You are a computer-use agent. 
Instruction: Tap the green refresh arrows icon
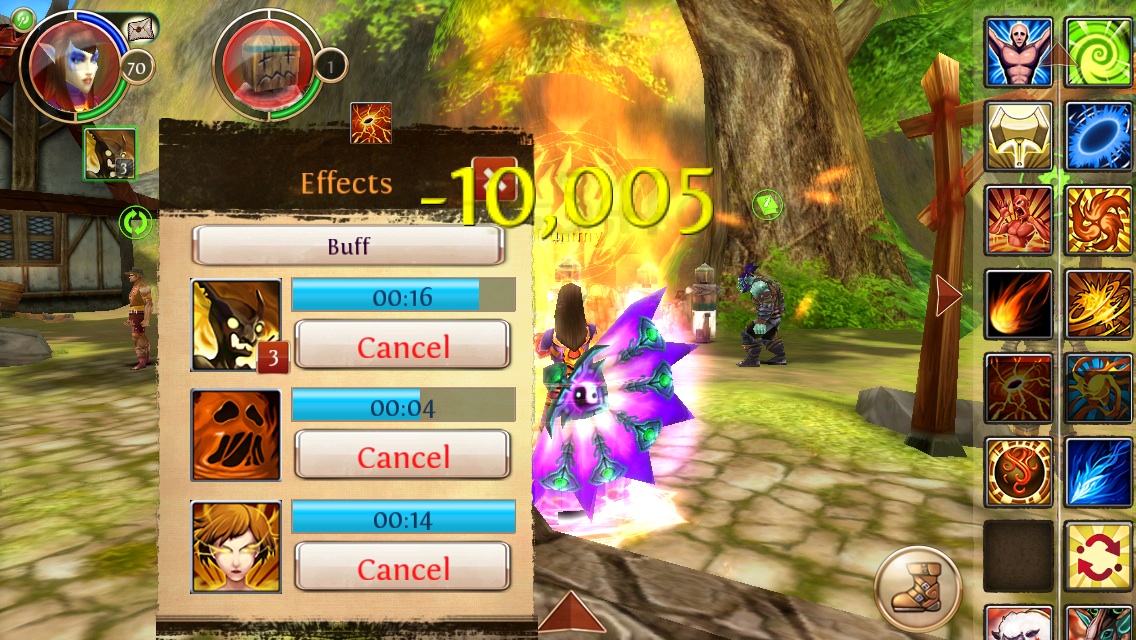point(134,222)
